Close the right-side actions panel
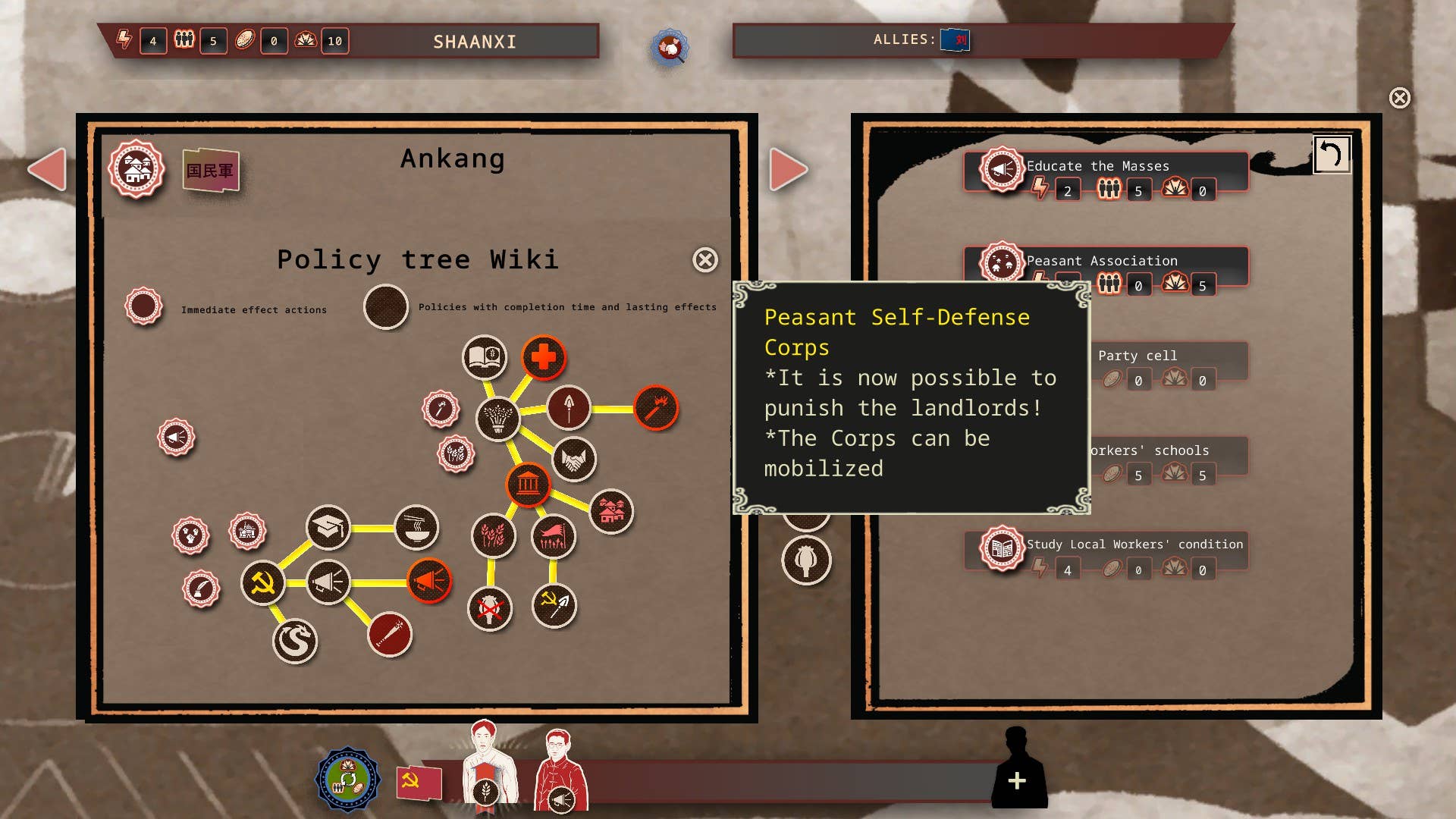Image resolution: width=1456 pixels, height=819 pixels. tap(1400, 98)
